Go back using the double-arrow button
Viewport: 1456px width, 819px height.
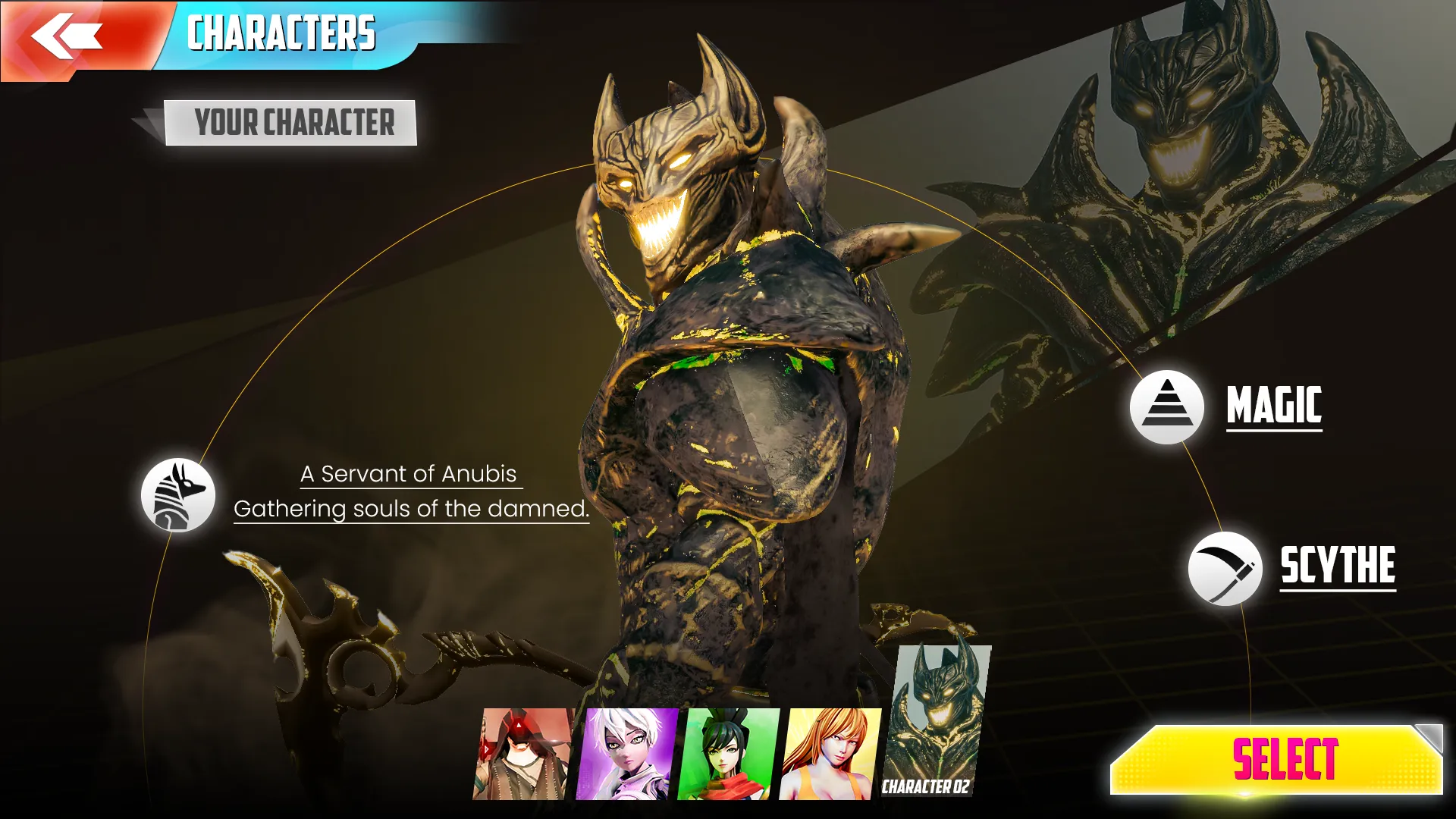[67, 36]
